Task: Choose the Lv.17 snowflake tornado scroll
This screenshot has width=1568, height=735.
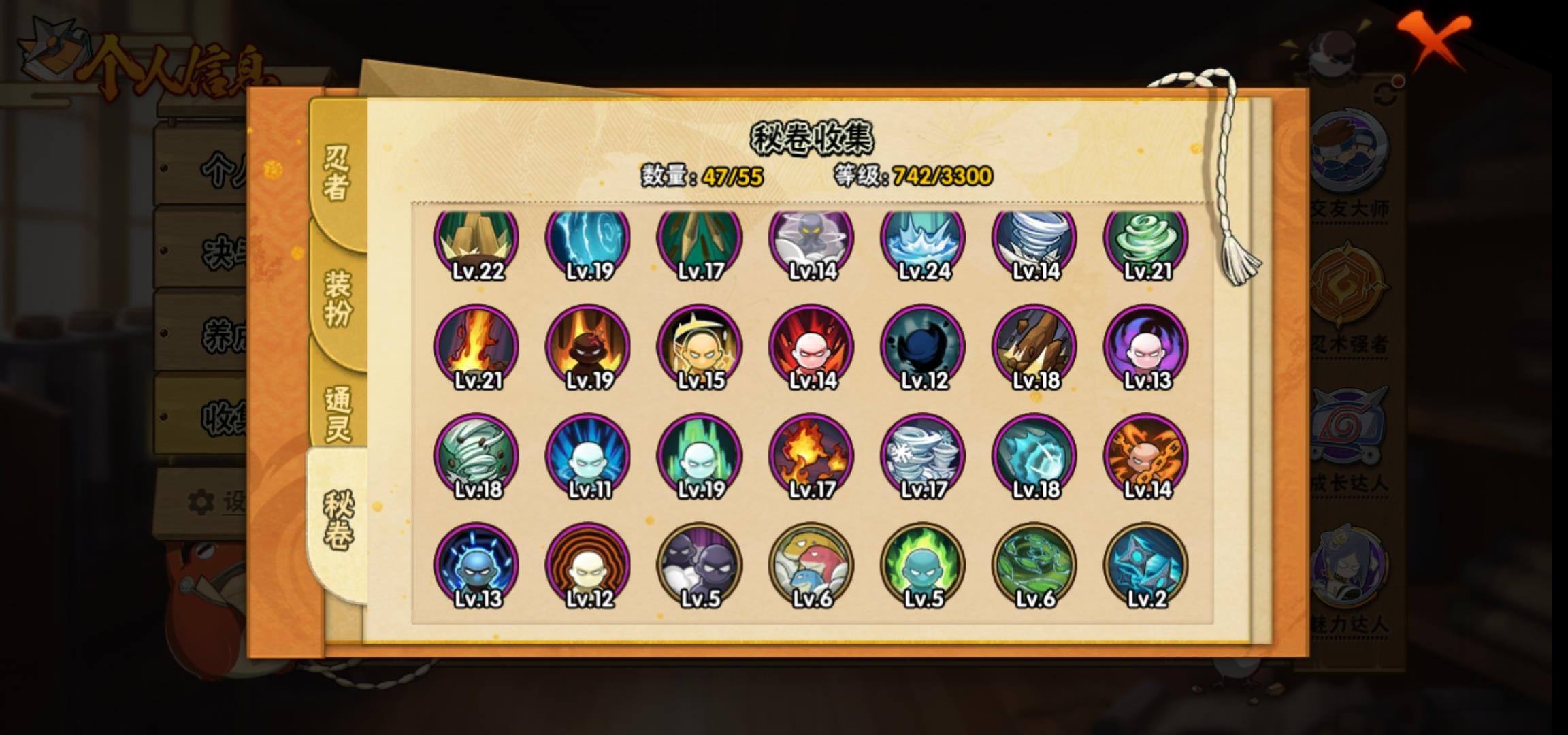Action: [x=923, y=456]
